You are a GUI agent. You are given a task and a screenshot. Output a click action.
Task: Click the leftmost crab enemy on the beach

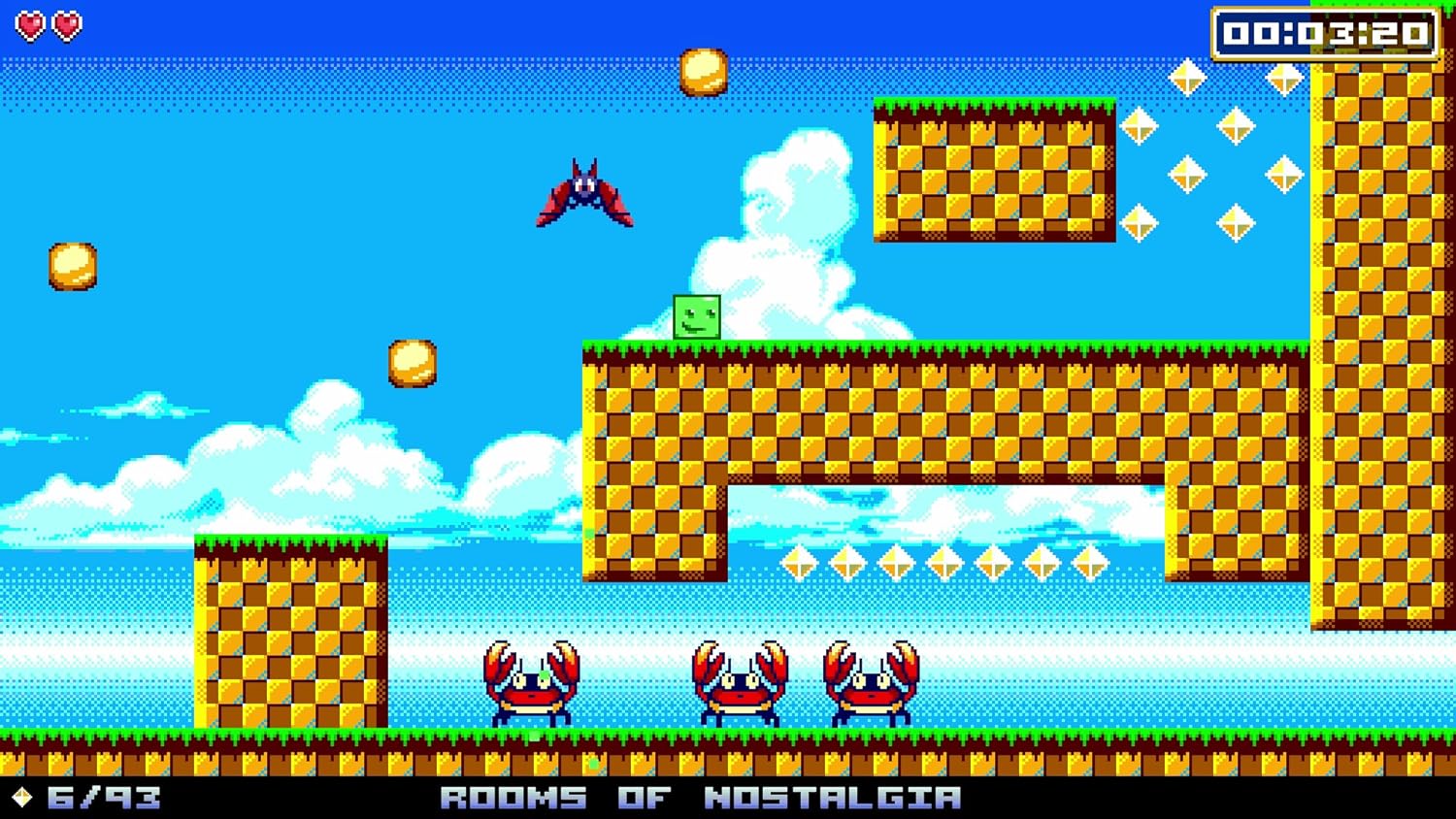pyautogui.click(x=532, y=689)
